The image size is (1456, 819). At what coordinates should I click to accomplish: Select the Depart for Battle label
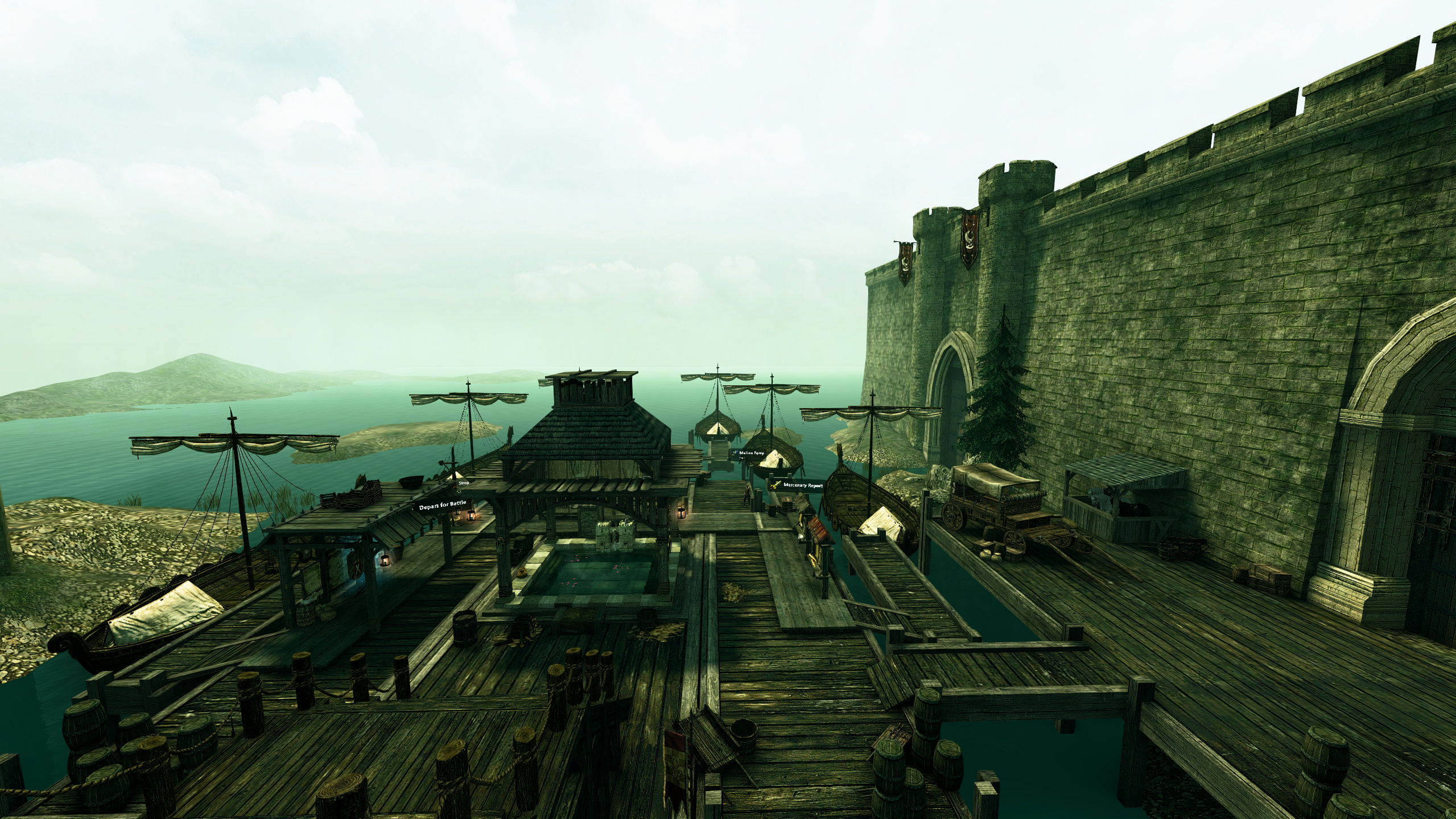click(x=442, y=506)
